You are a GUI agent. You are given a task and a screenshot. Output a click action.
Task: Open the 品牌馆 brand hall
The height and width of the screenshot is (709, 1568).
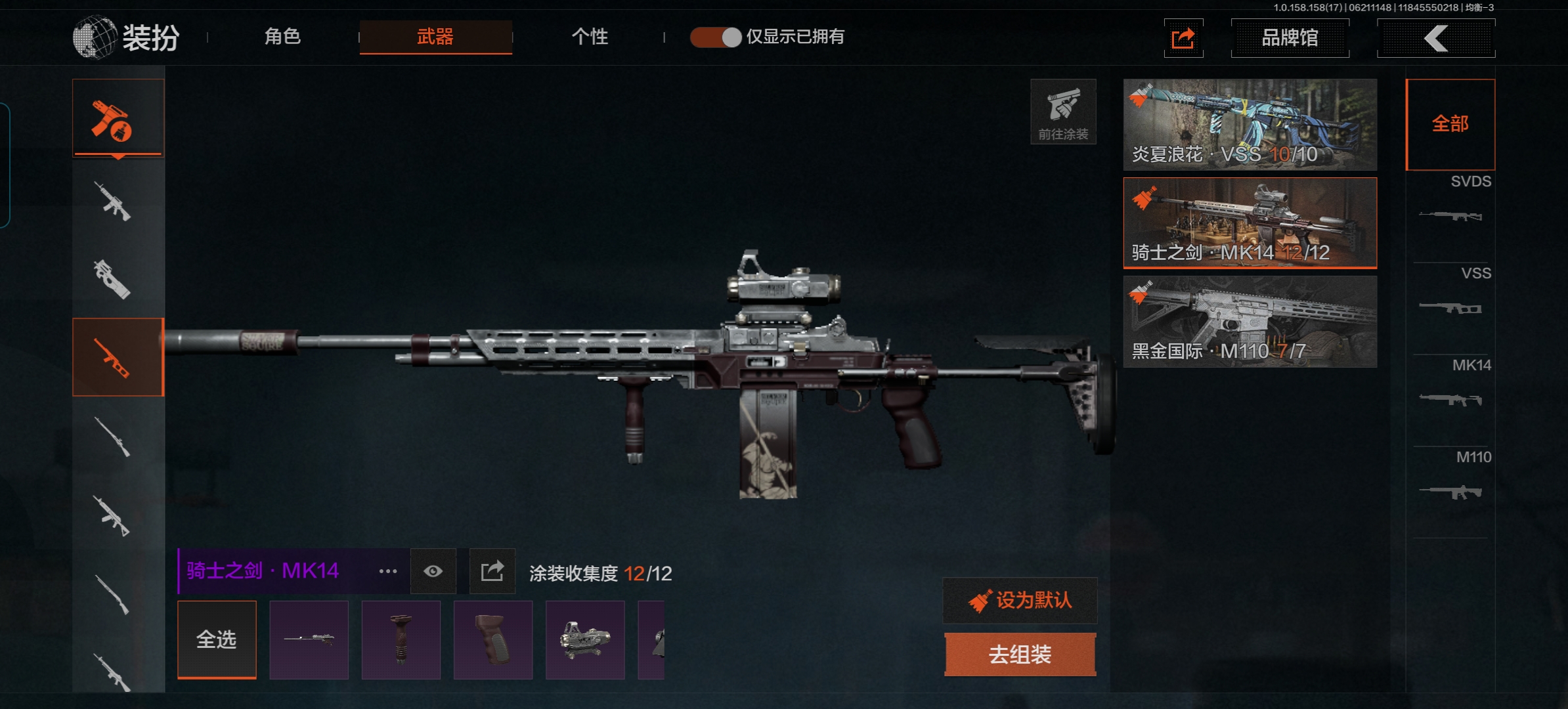click(x=1290, y=38)
